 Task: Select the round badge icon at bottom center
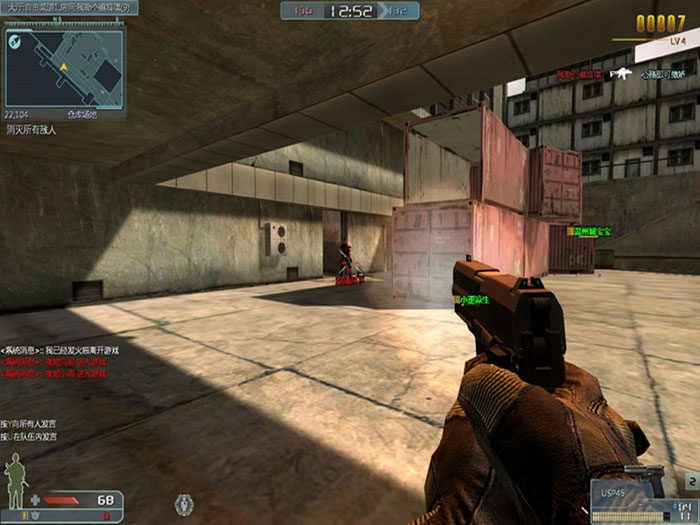point(182,503)
